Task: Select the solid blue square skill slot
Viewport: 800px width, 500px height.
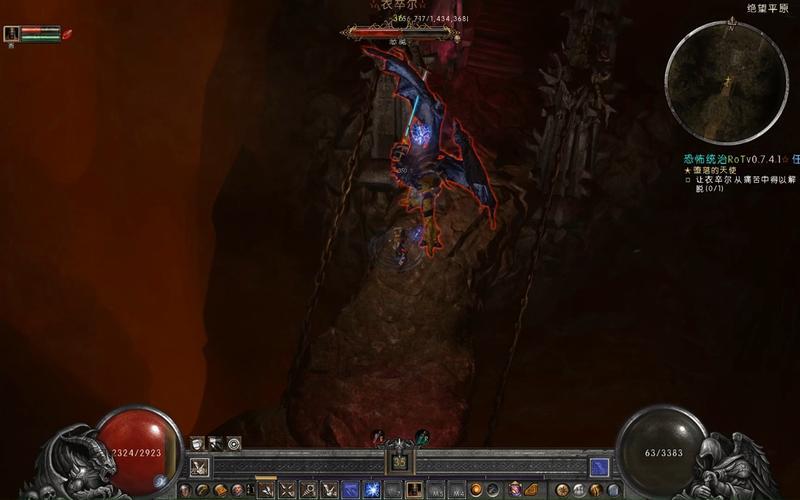Action: [351, 490]
